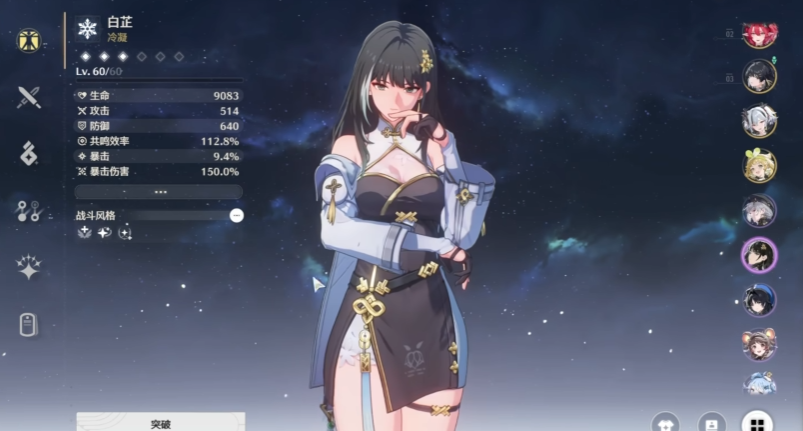This screenshot has height=431, width=803.
Task: Open the echoes tab below the weapon icon
Action: click(28, 153)
